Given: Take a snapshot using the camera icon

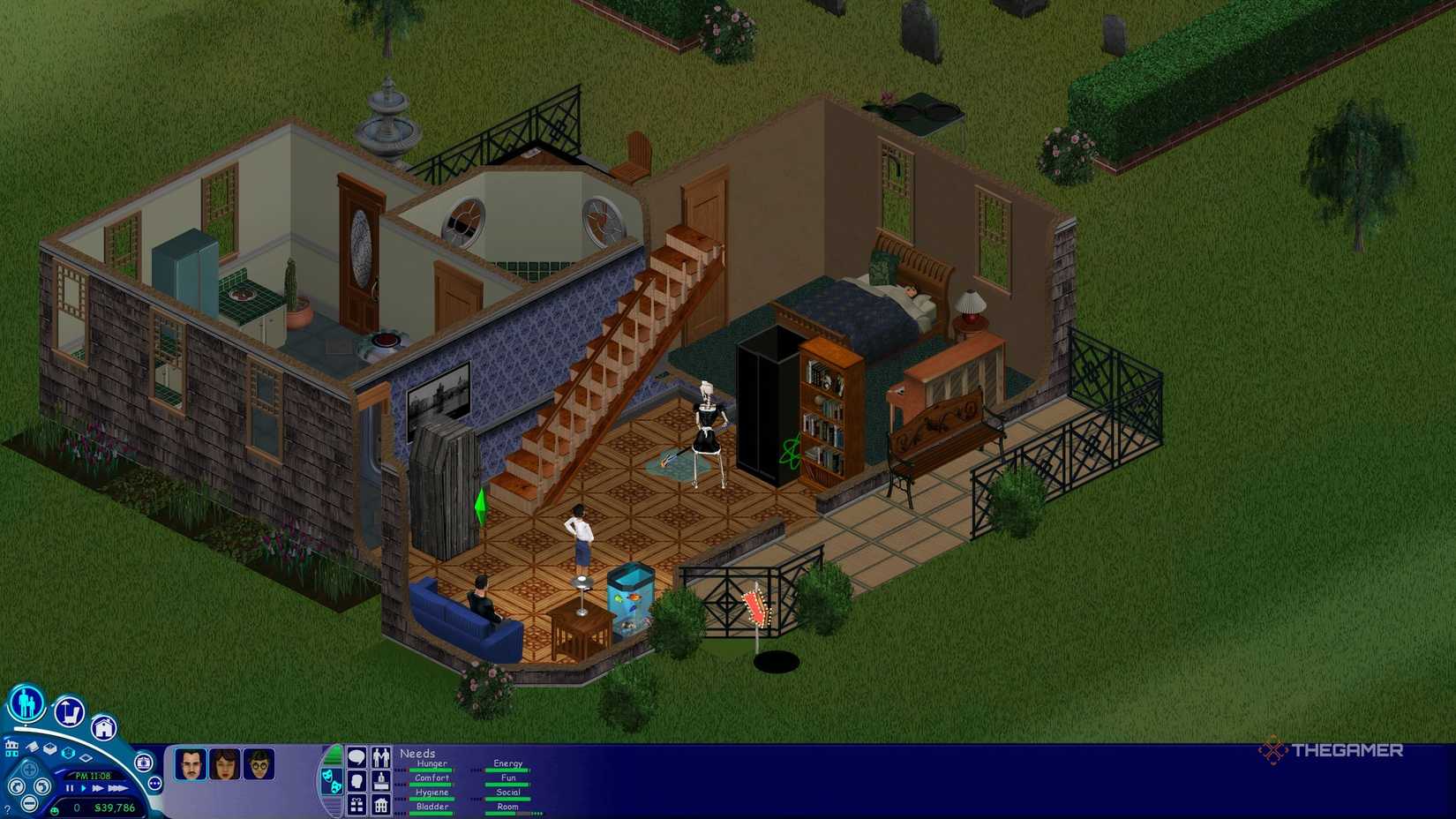Looking at the screenshot, I should click(x=143, y=763).
